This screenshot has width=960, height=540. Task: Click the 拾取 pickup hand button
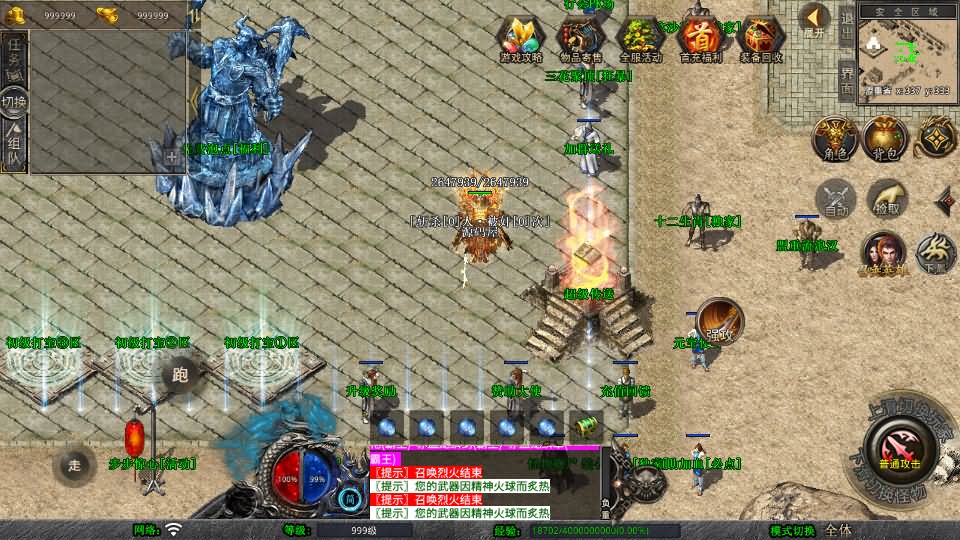tap(887, 198)
